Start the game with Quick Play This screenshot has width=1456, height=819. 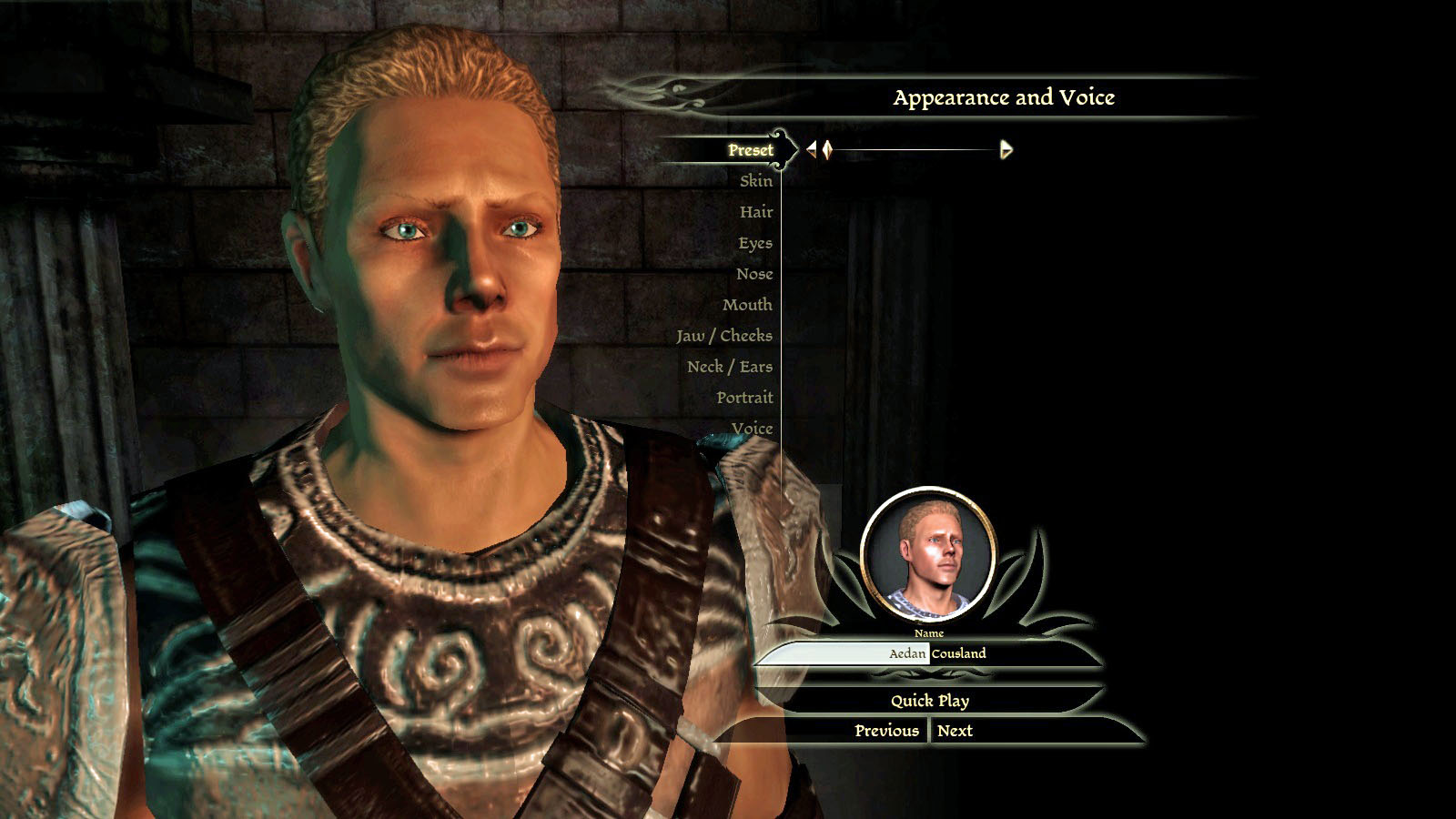[x=929, y=701]
